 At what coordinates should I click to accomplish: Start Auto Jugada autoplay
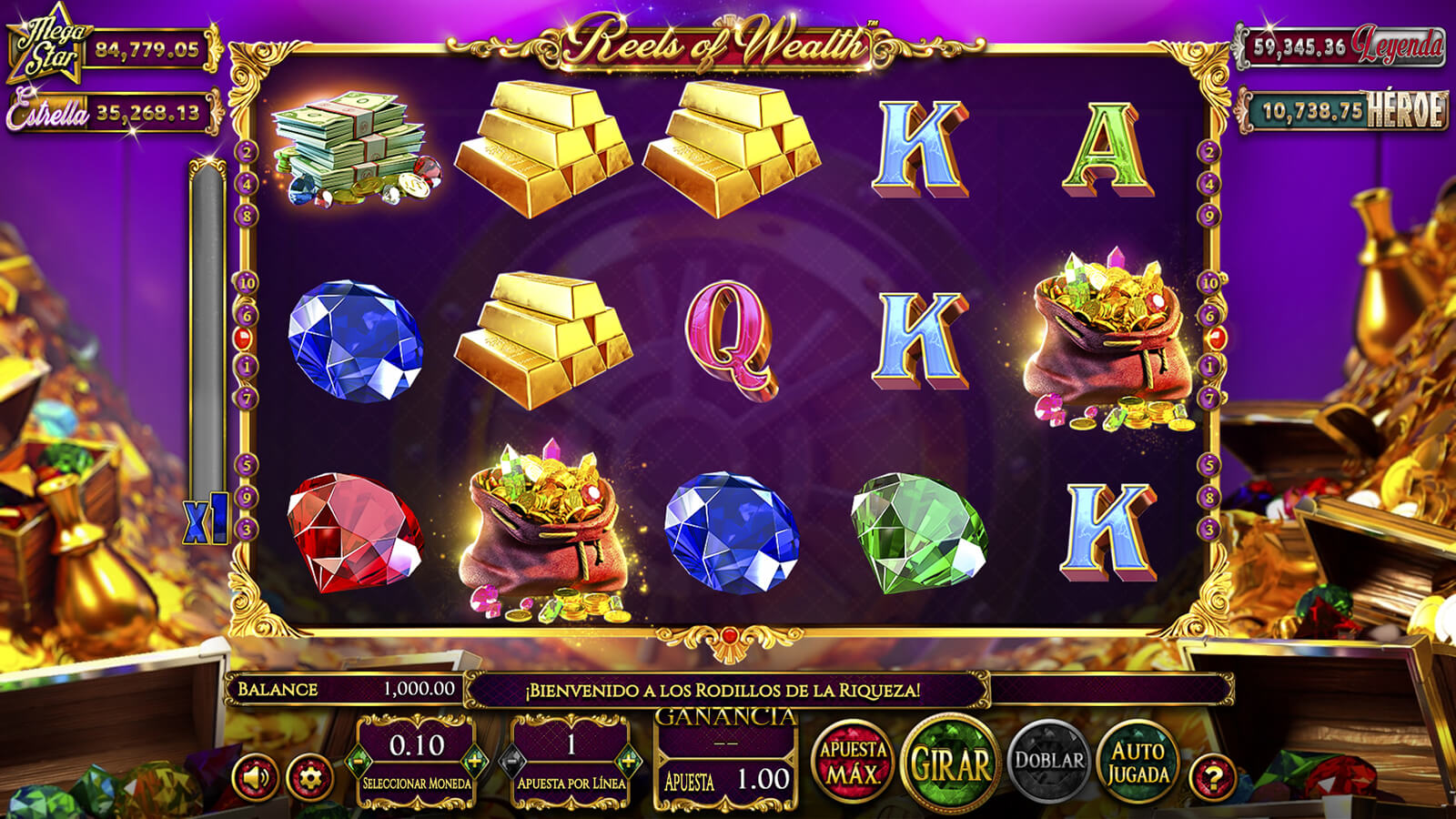1137,763
